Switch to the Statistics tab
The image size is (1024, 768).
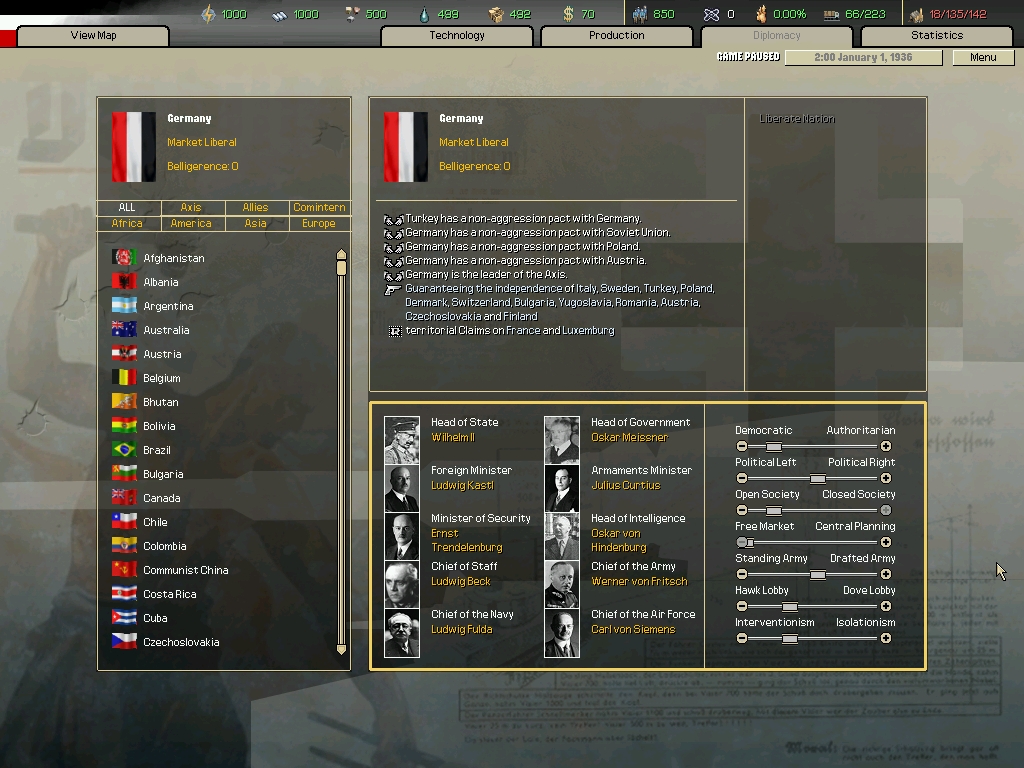[936, 36]
